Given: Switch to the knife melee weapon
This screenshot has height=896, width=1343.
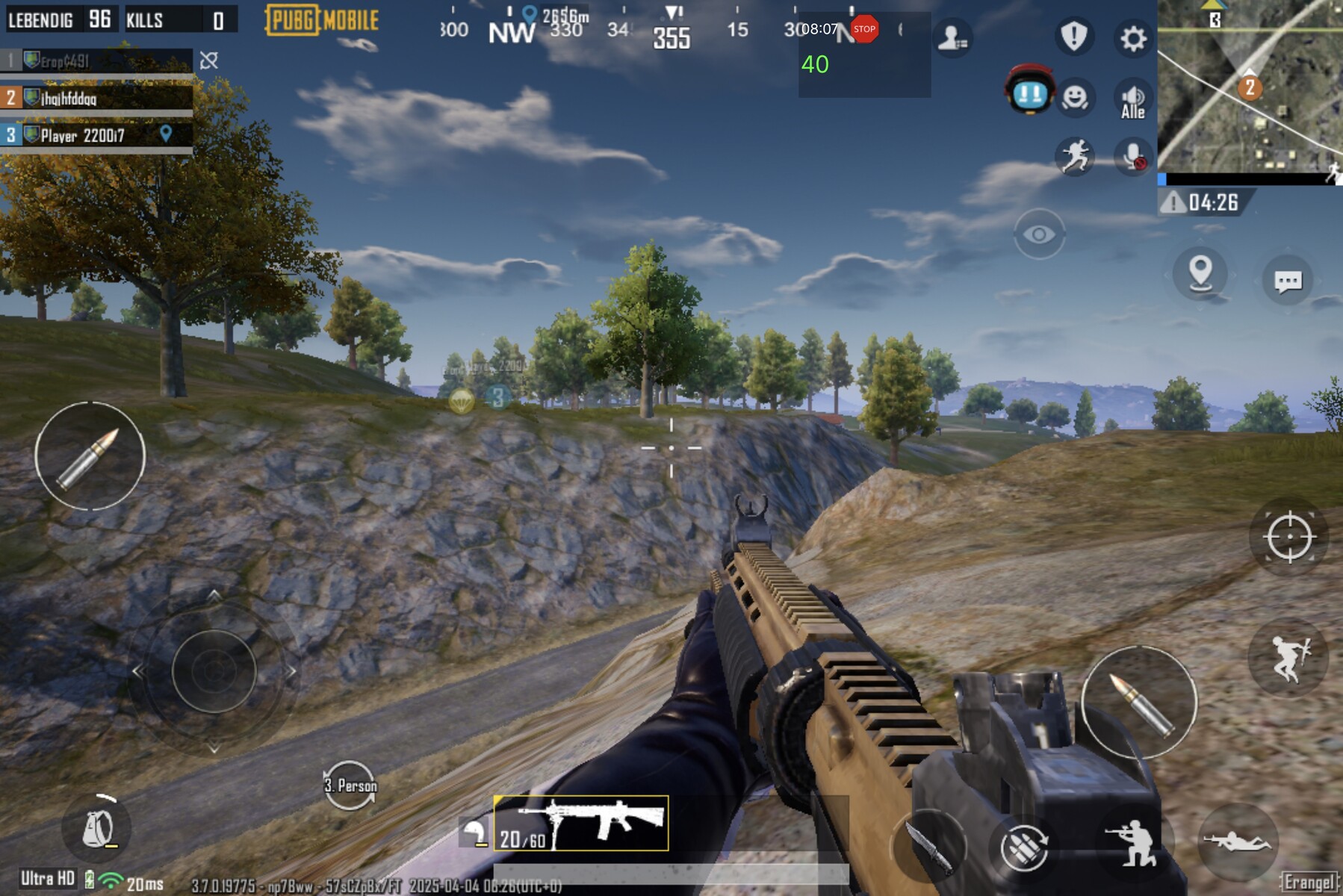Looking at the screenshot, I should point(929,847).
